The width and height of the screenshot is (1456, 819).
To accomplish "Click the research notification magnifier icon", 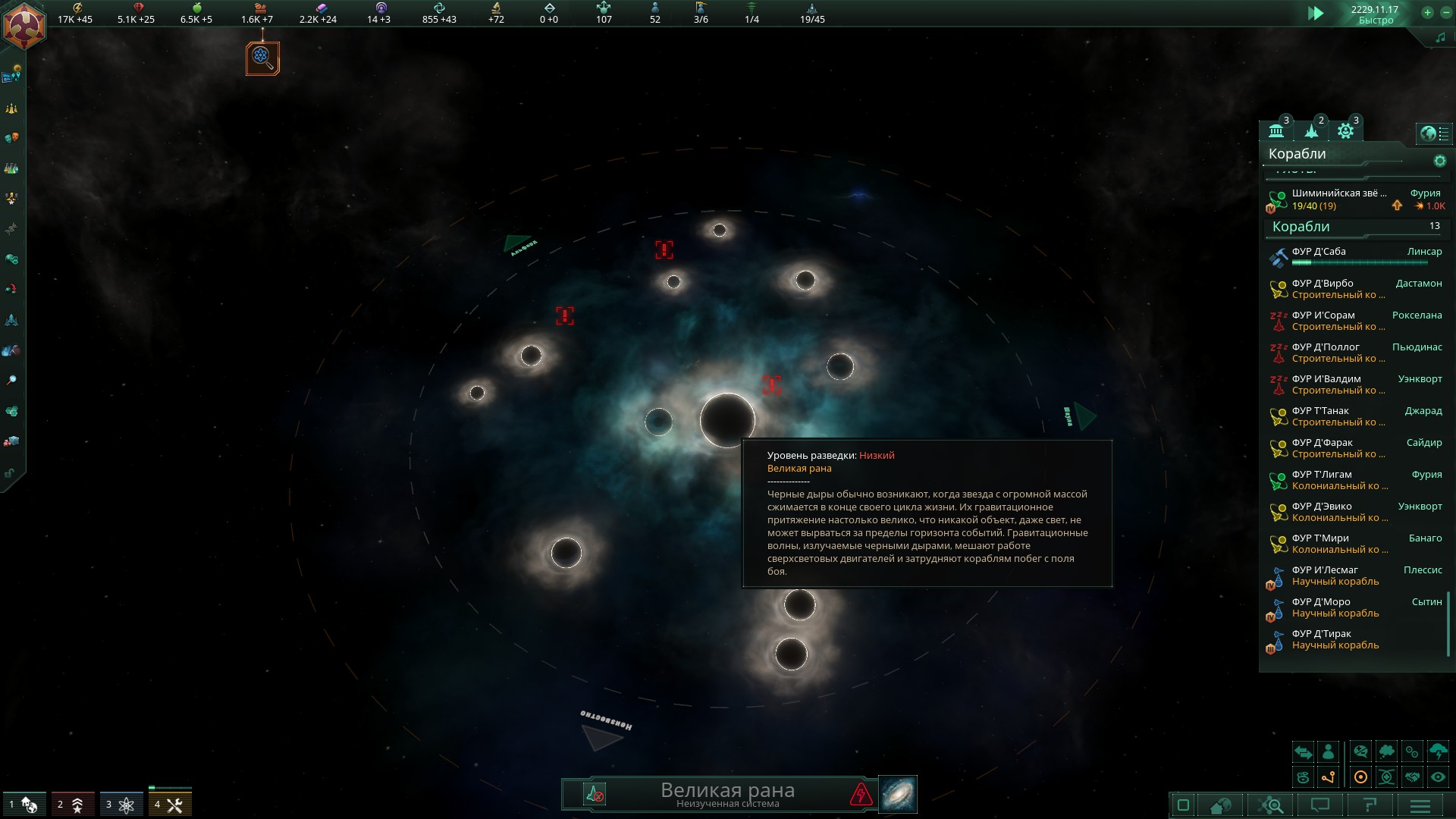I will pos(262,58).
